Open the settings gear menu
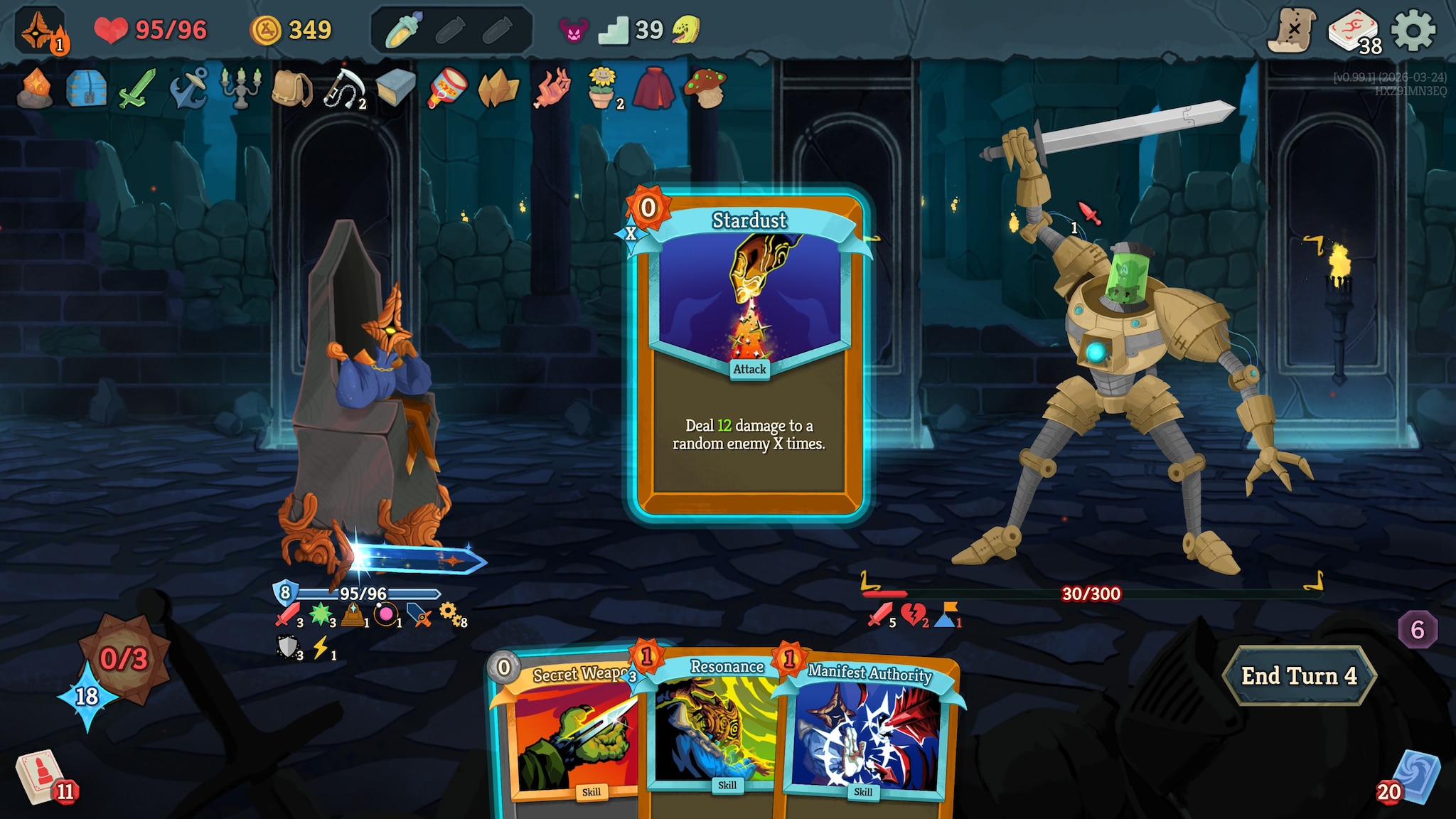Screen dimensions: 1456x819 click(1413, 31)
